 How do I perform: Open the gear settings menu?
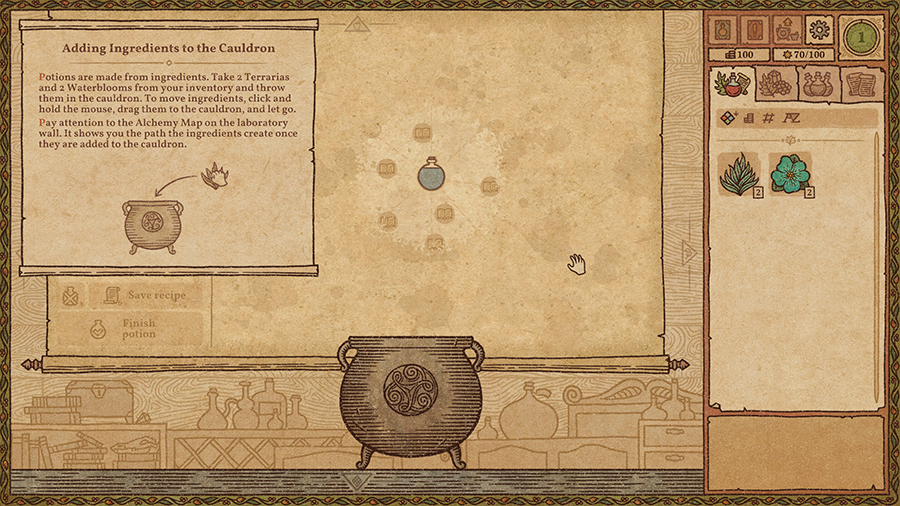819,29
